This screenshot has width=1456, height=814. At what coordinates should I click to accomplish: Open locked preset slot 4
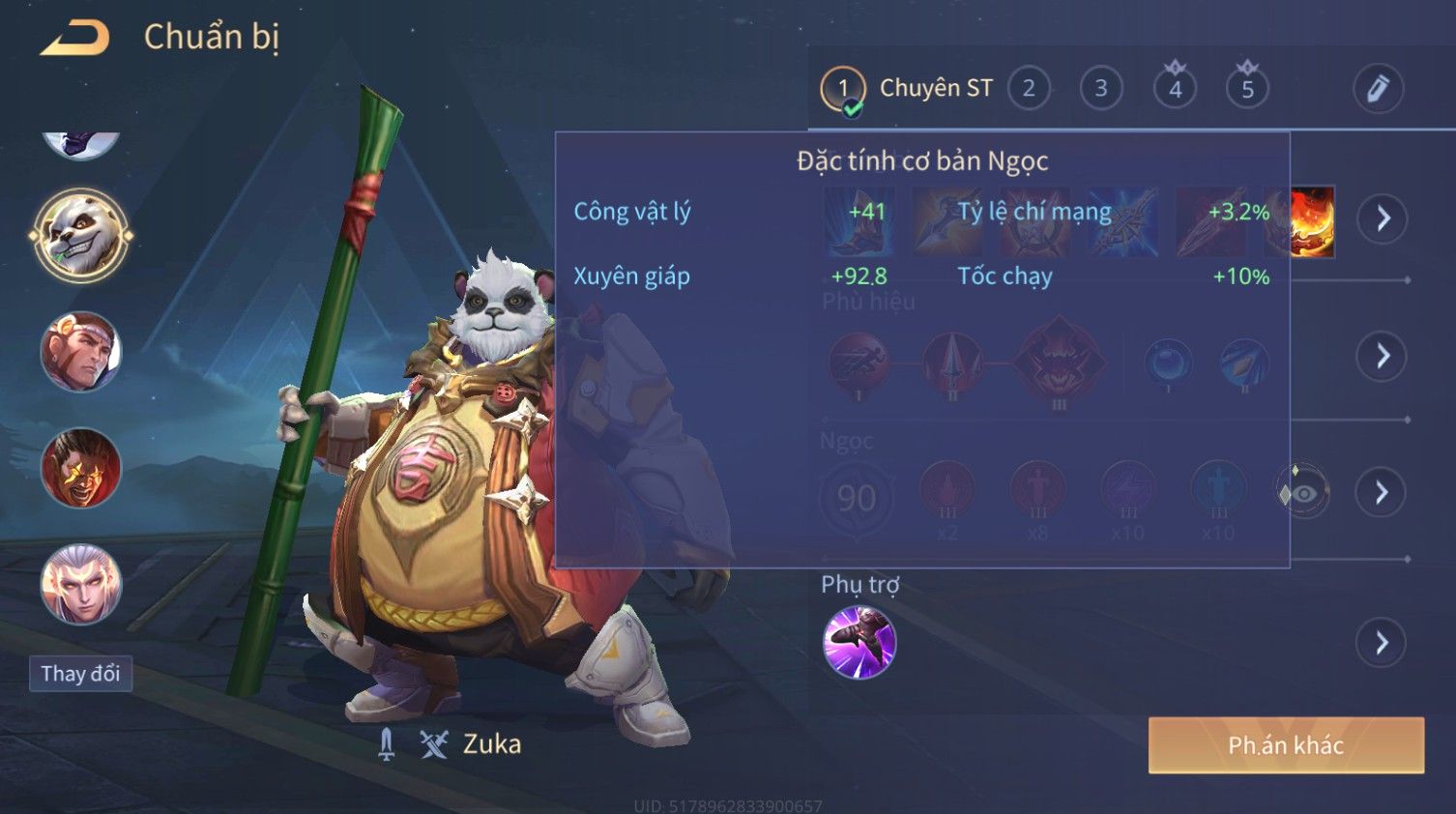point(1175,89)
